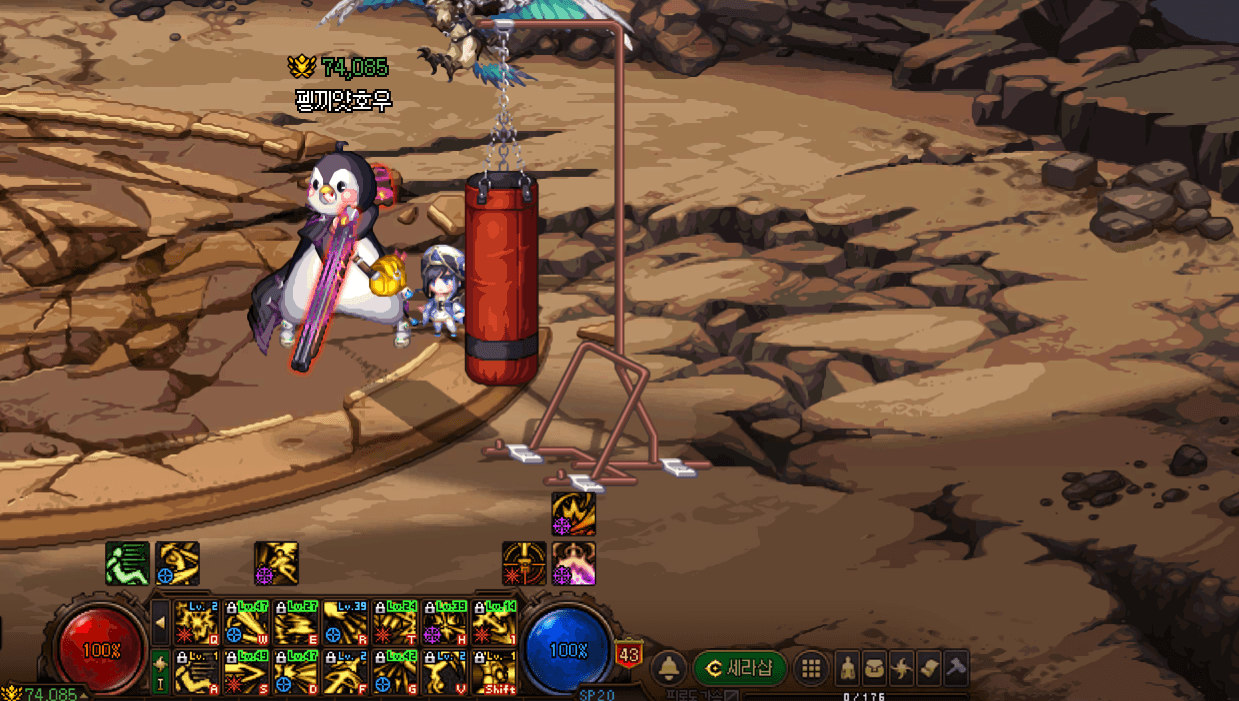1239x701 pixels.
Task: Collapse skill bar with left arrow
Action: click(160, 622)
